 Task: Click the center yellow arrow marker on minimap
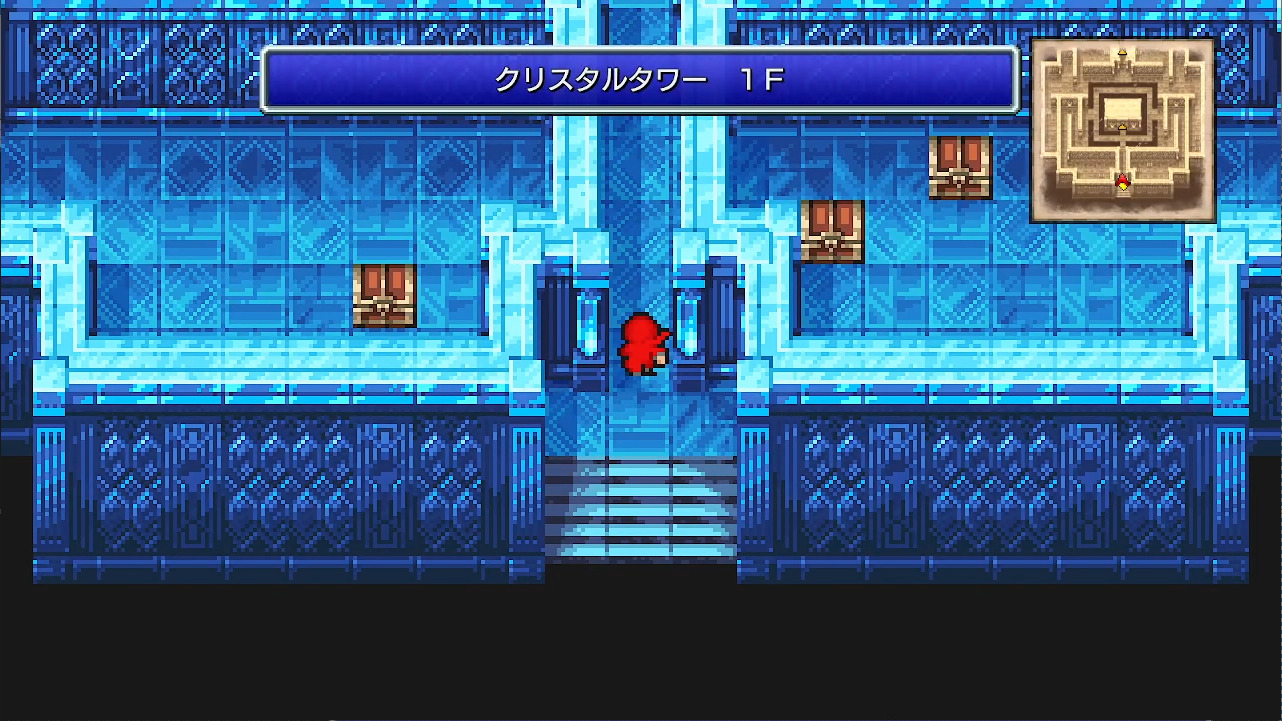point(1122,127)
